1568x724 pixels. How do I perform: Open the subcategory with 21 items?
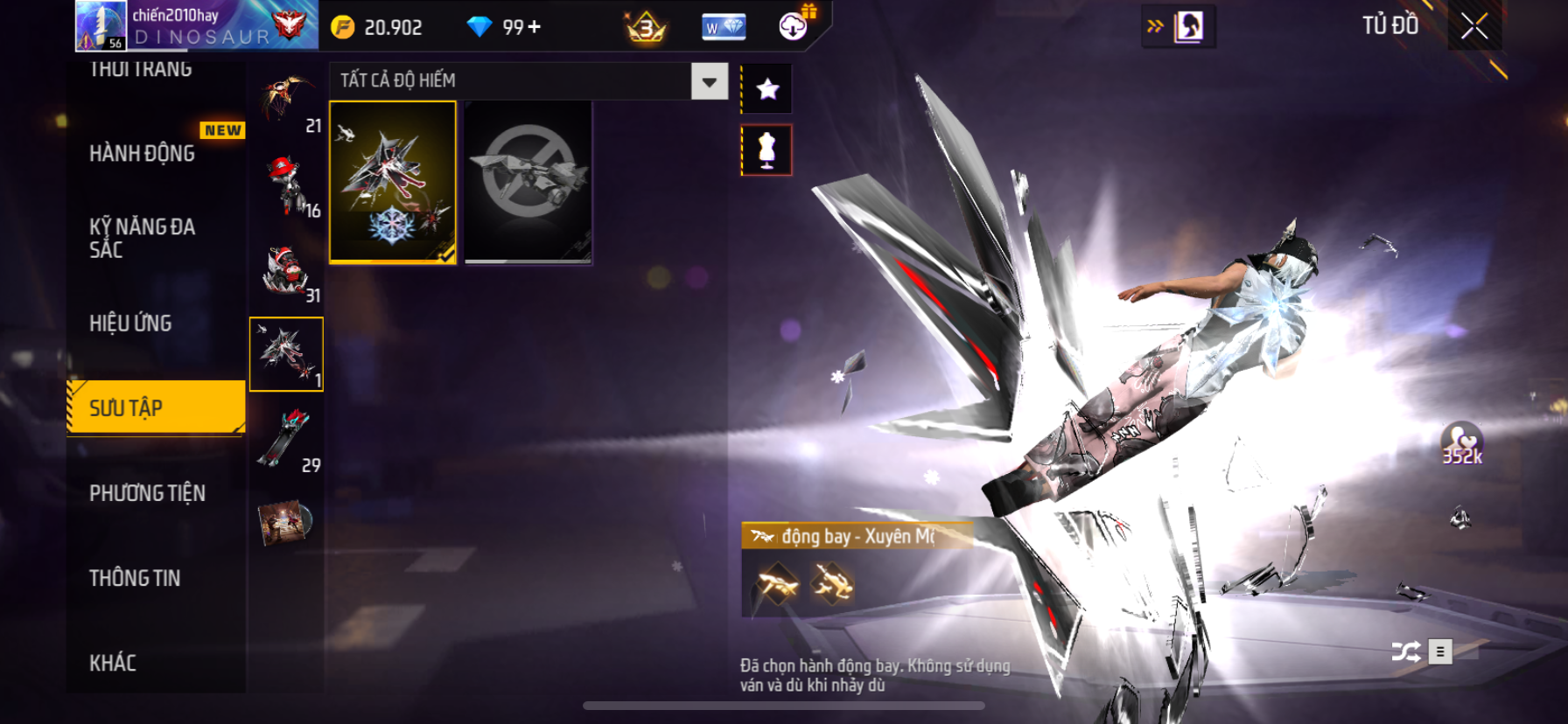click(288, 101)
